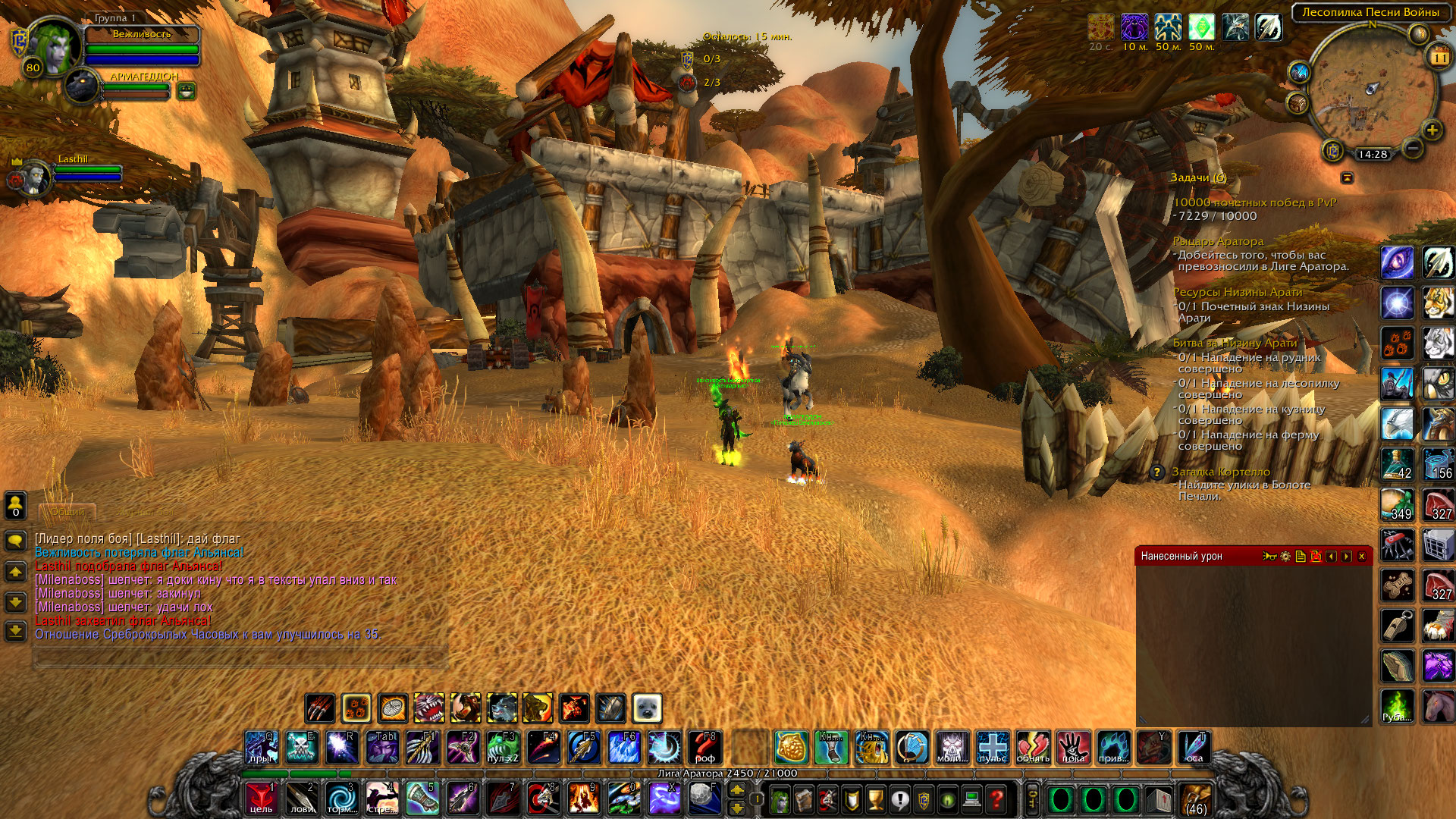This screenshot has height=819, width=1456.
Task: Select the white seal pet bar icon
Action: (x=647, y=708)
